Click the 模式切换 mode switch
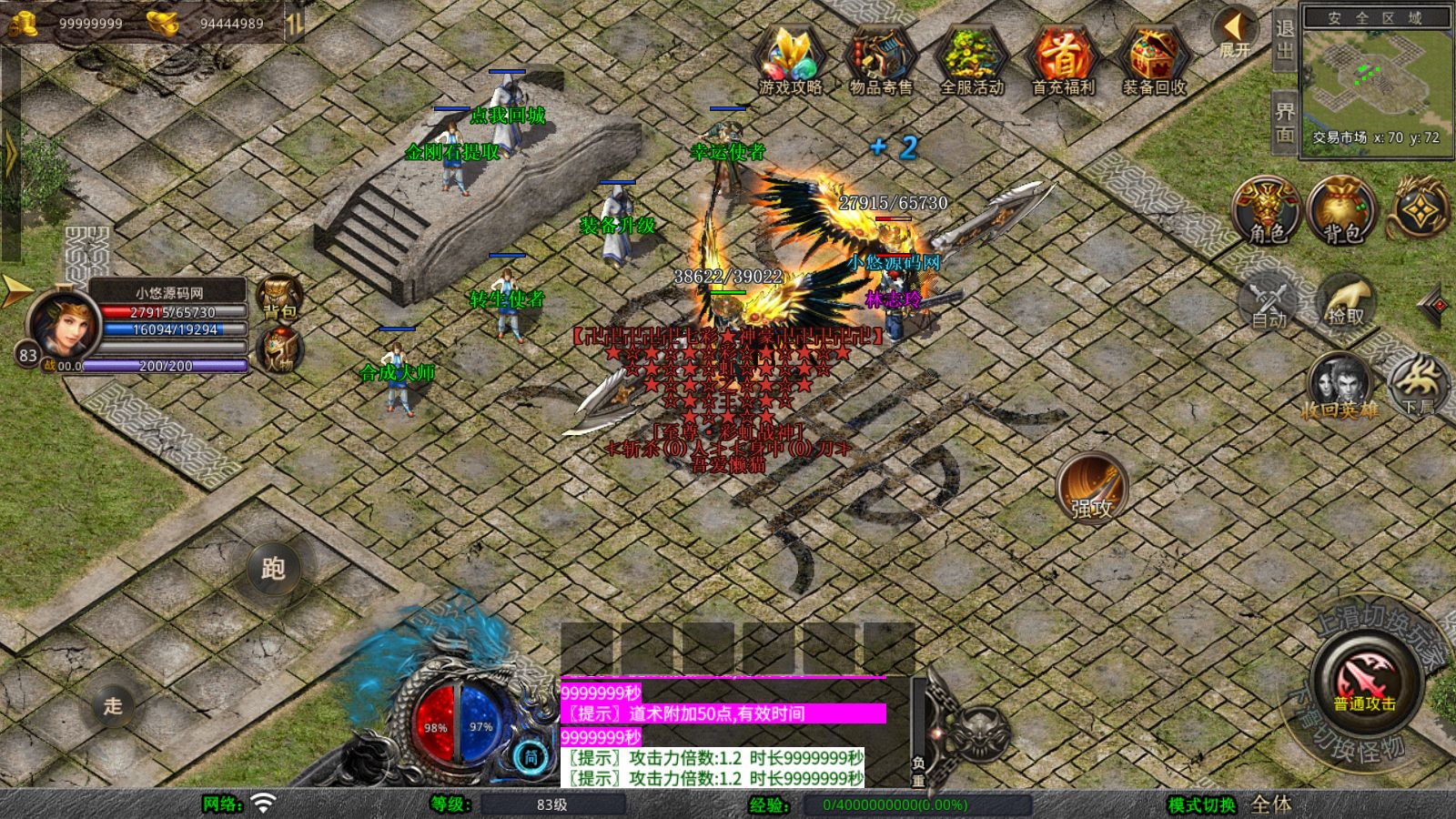 1202,804
